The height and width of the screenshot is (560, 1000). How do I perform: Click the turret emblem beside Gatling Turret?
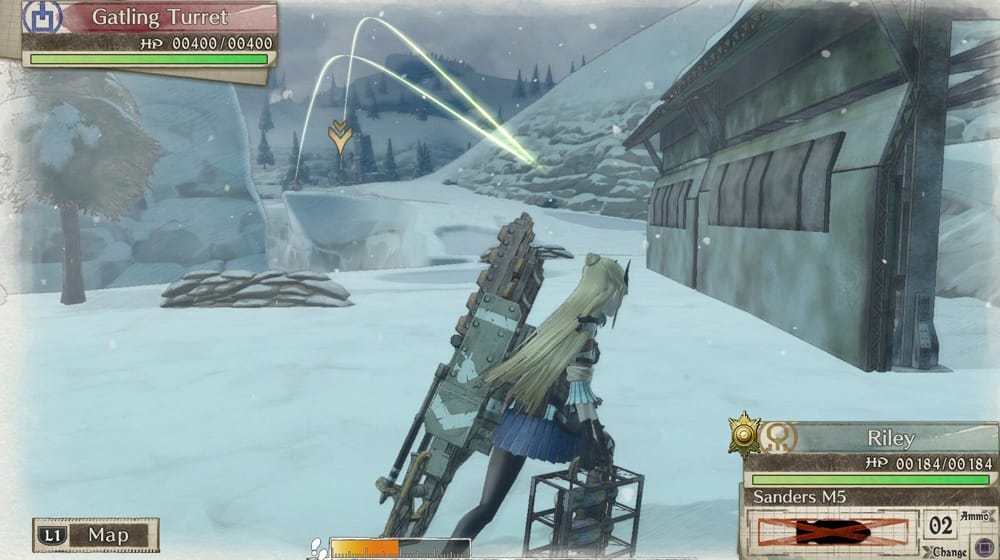[42, 17]
